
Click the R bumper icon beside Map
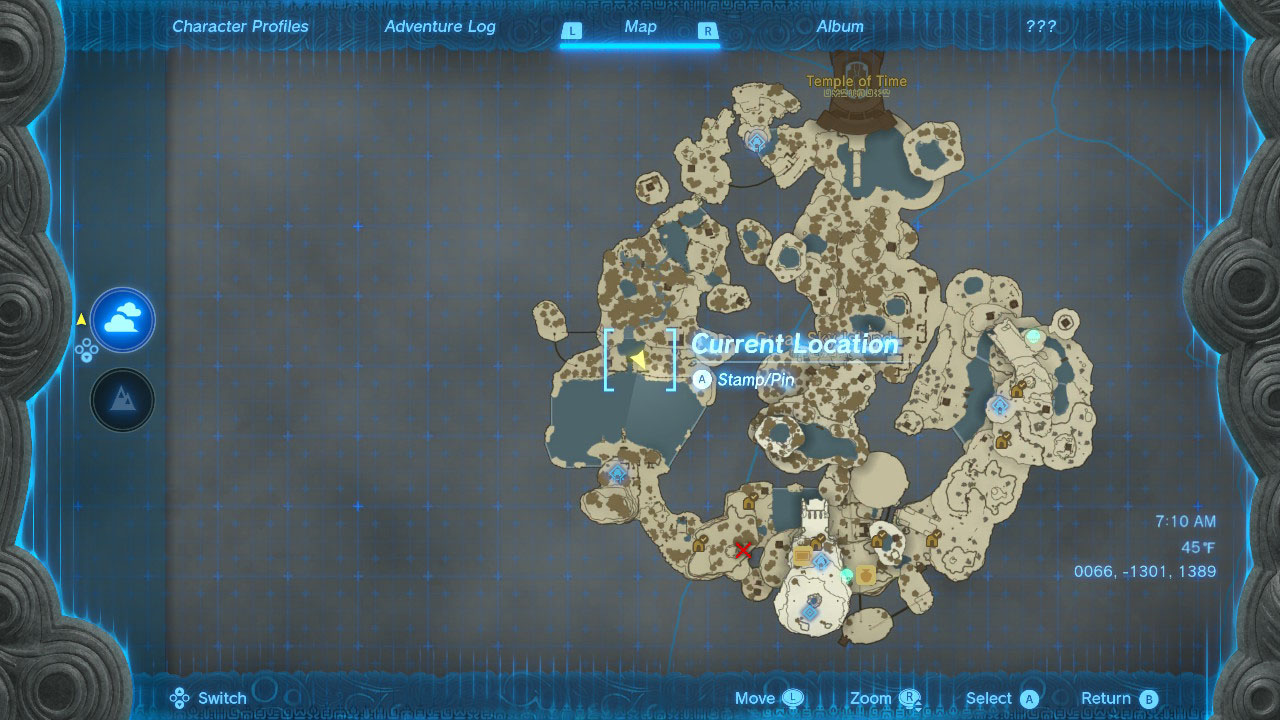pos(708,31)
